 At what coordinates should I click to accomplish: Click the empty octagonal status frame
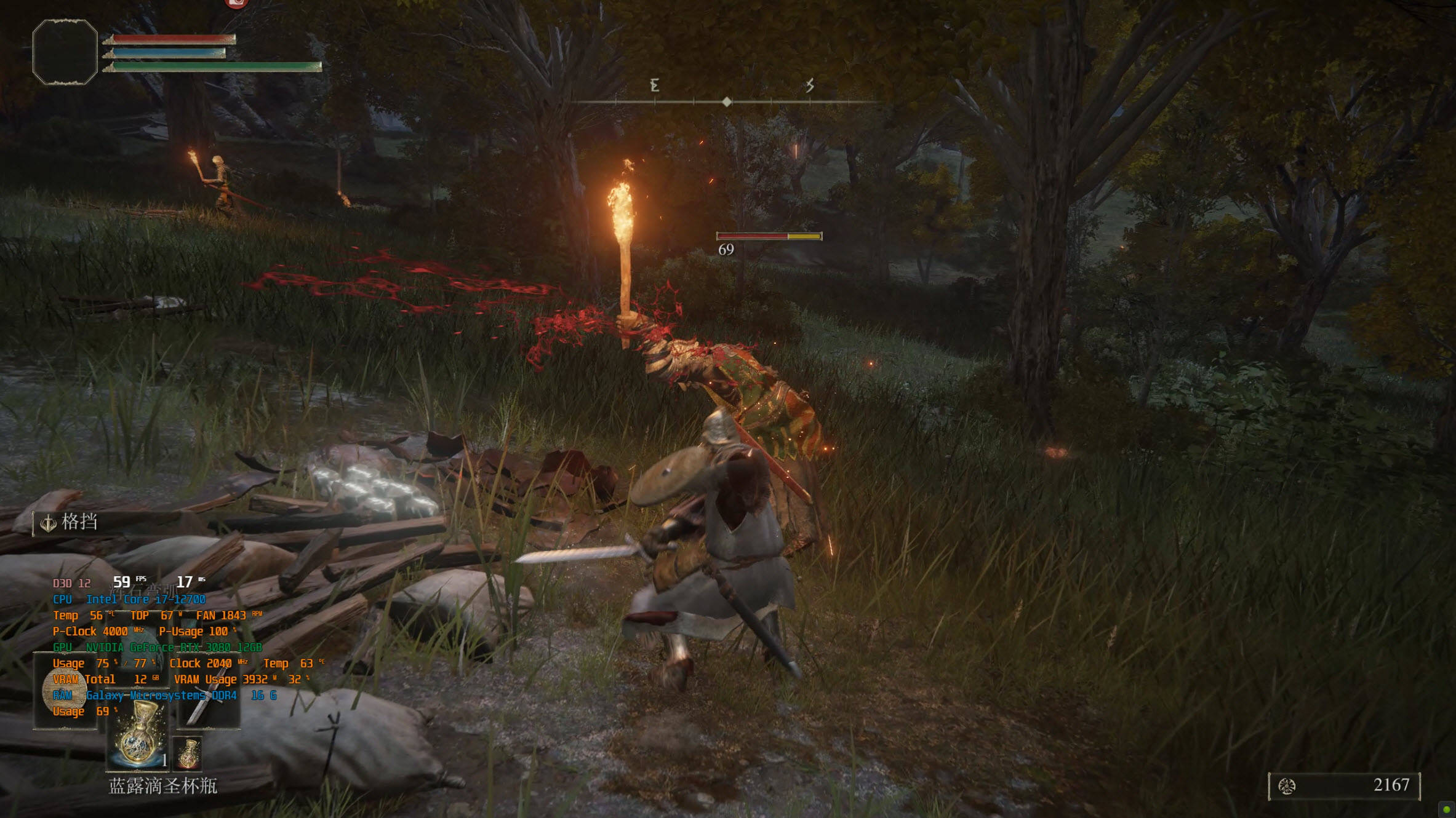point(65,52)
